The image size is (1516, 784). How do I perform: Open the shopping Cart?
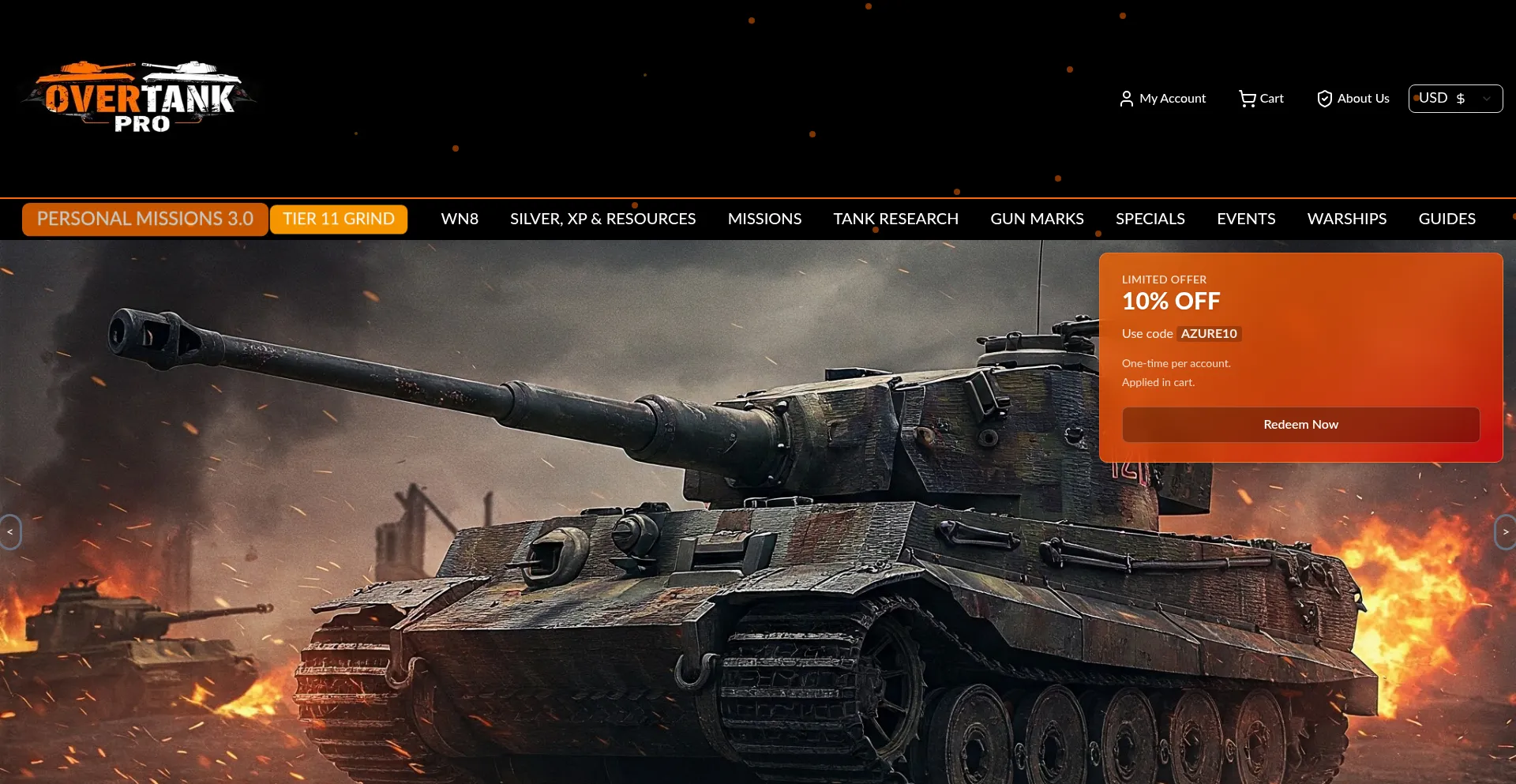(1261, 99)
